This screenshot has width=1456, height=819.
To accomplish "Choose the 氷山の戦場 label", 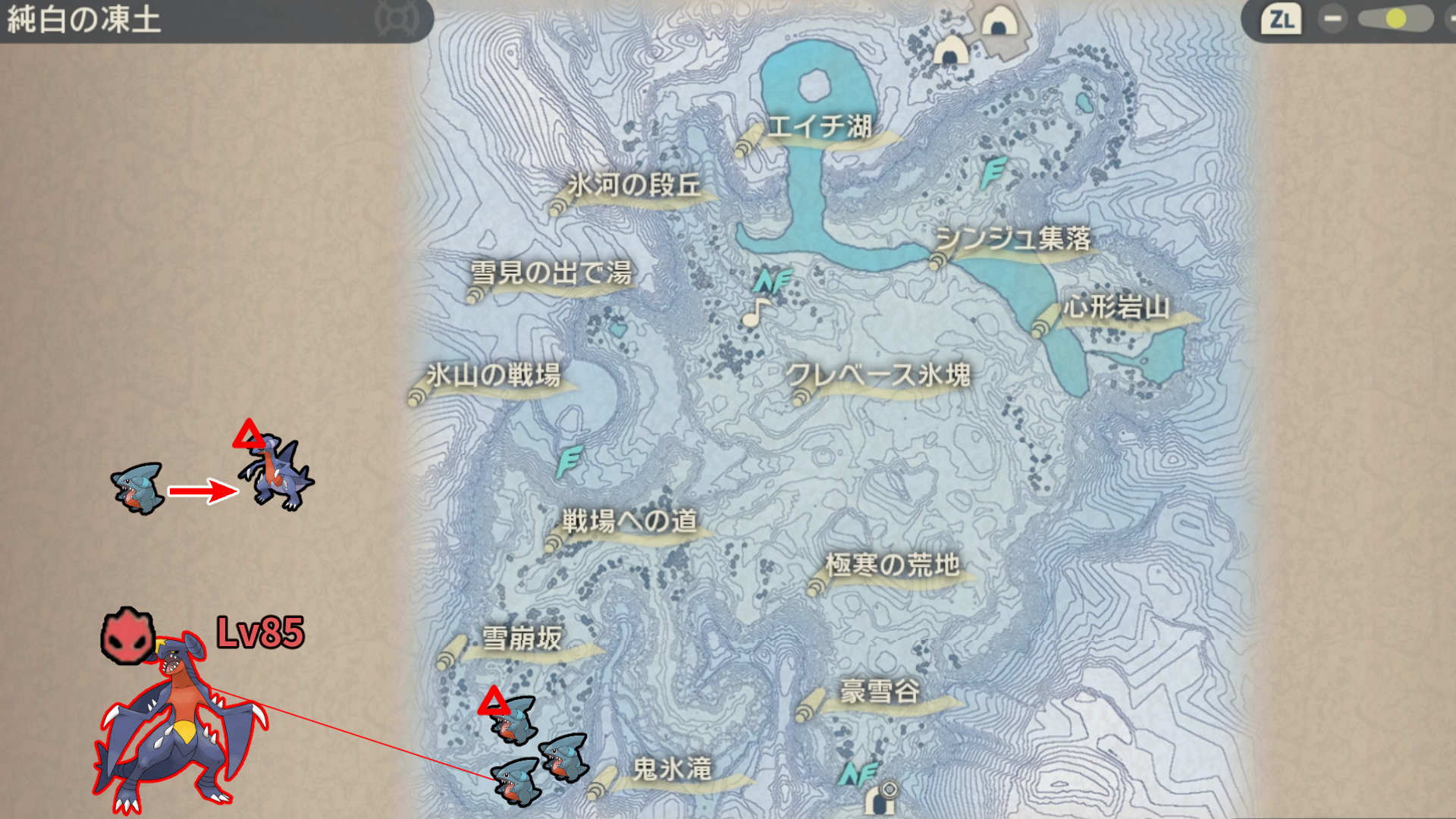I will point(493,375).
